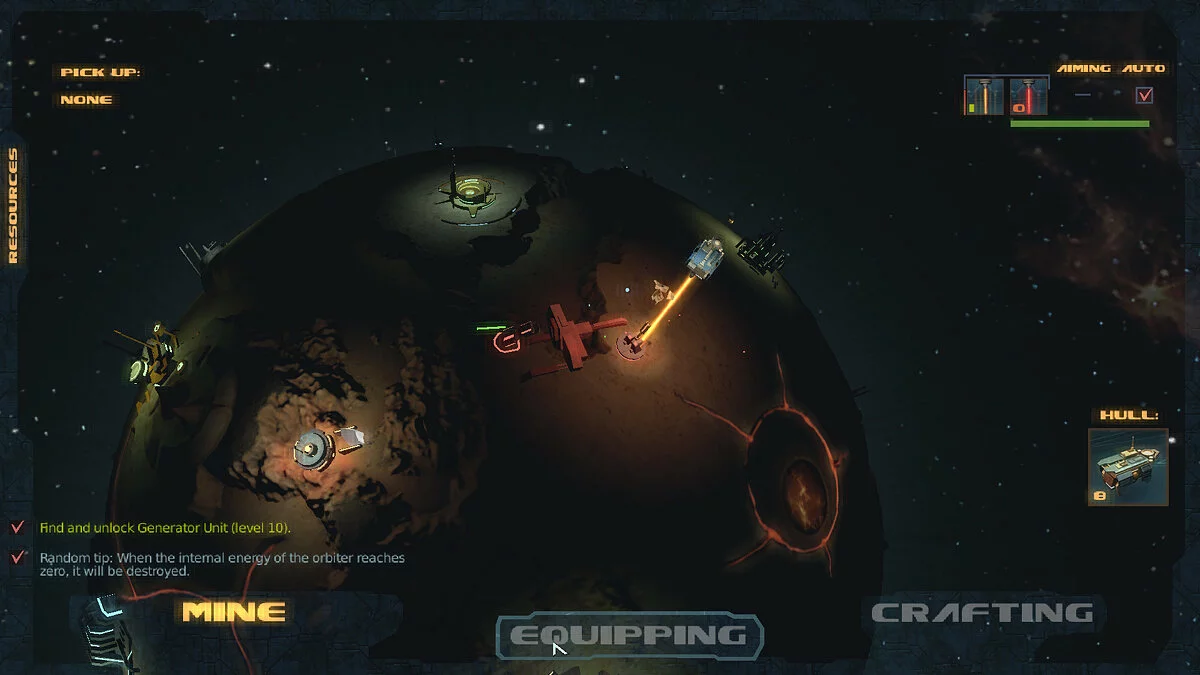Select the yellow laser beam weapon
Image resolution: width=1200 pixels, height=675 pixels.
984,96
